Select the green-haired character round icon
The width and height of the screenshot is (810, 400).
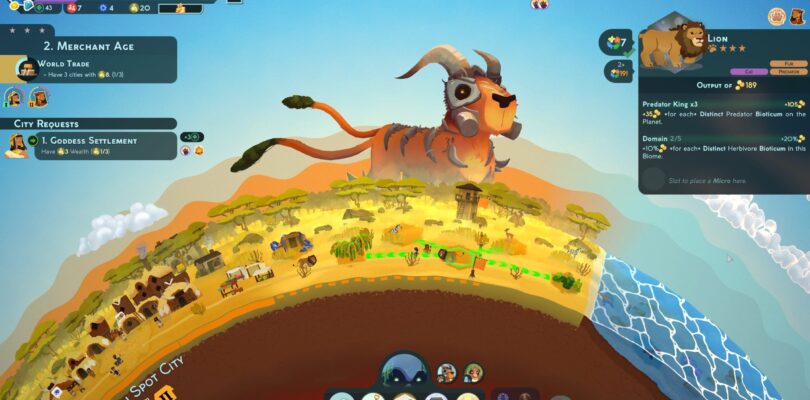tap(472, 373)
